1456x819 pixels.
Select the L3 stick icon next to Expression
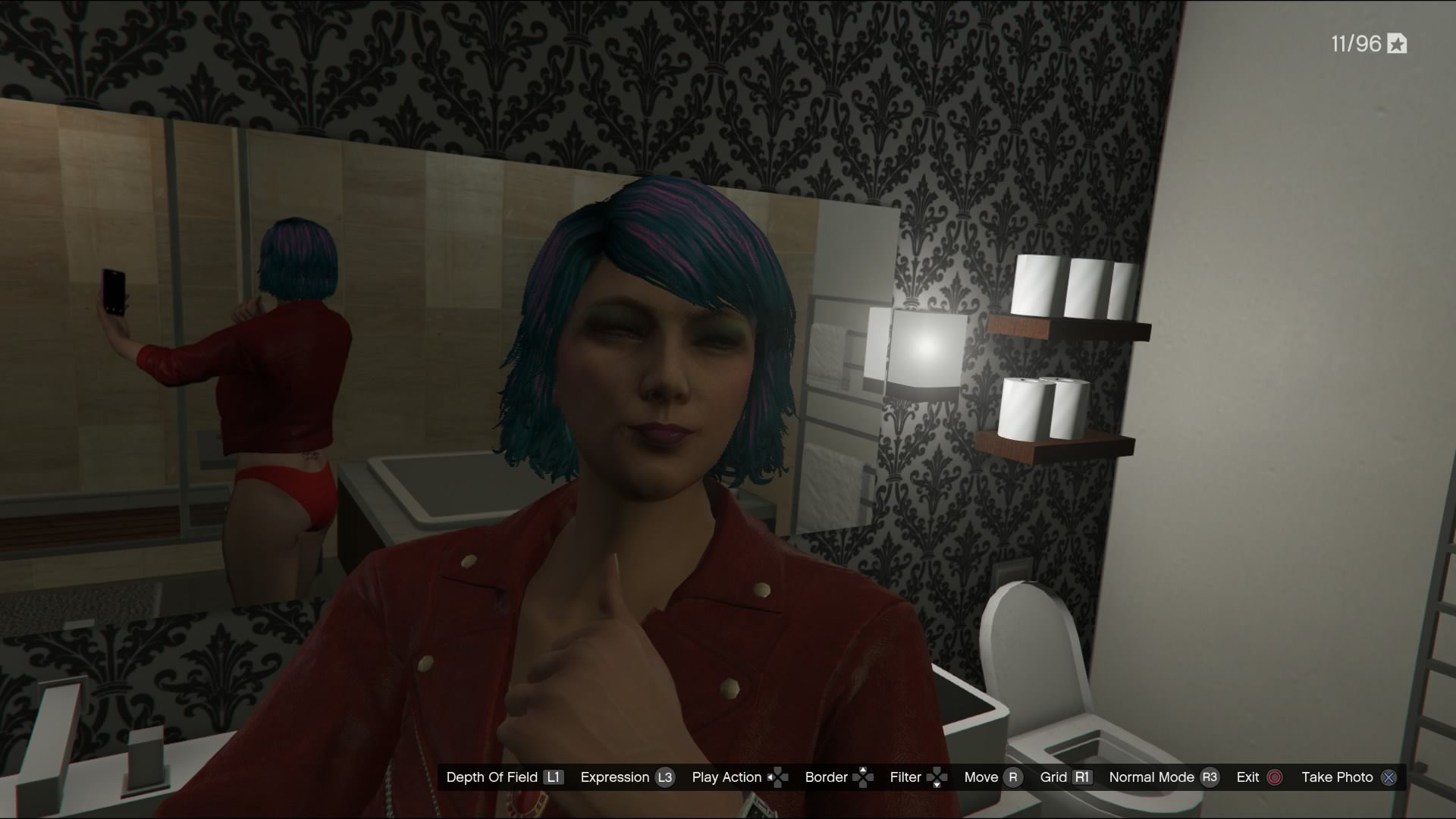(x=665, y=777)
